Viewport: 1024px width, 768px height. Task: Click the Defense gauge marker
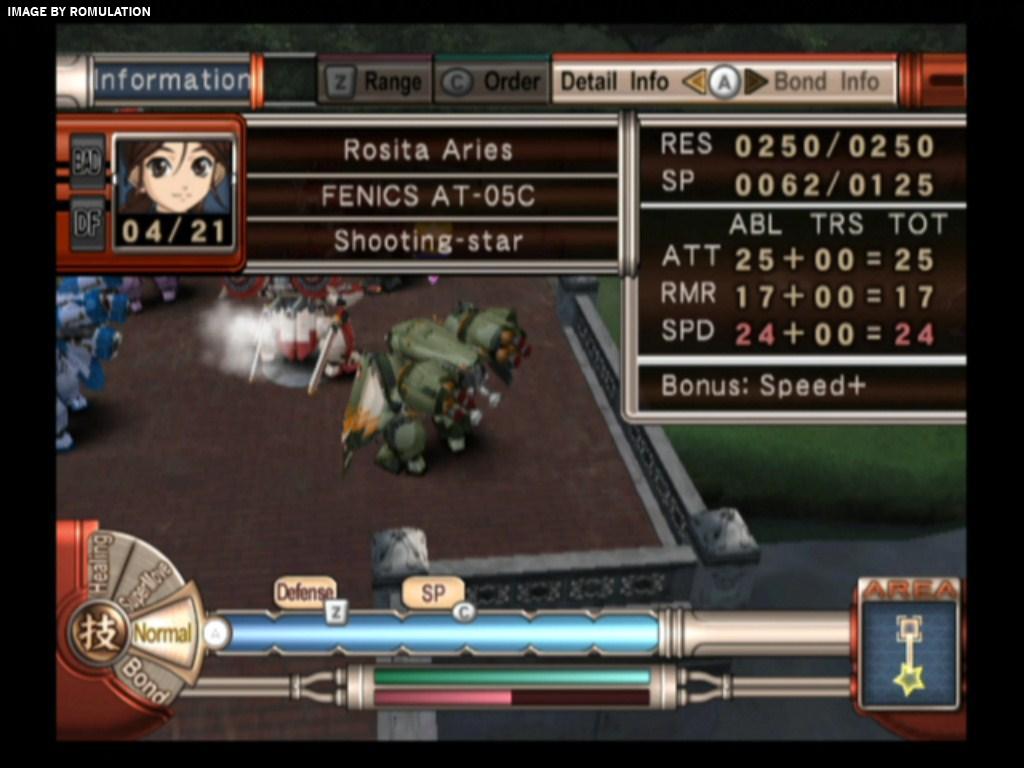pos(305,593)
